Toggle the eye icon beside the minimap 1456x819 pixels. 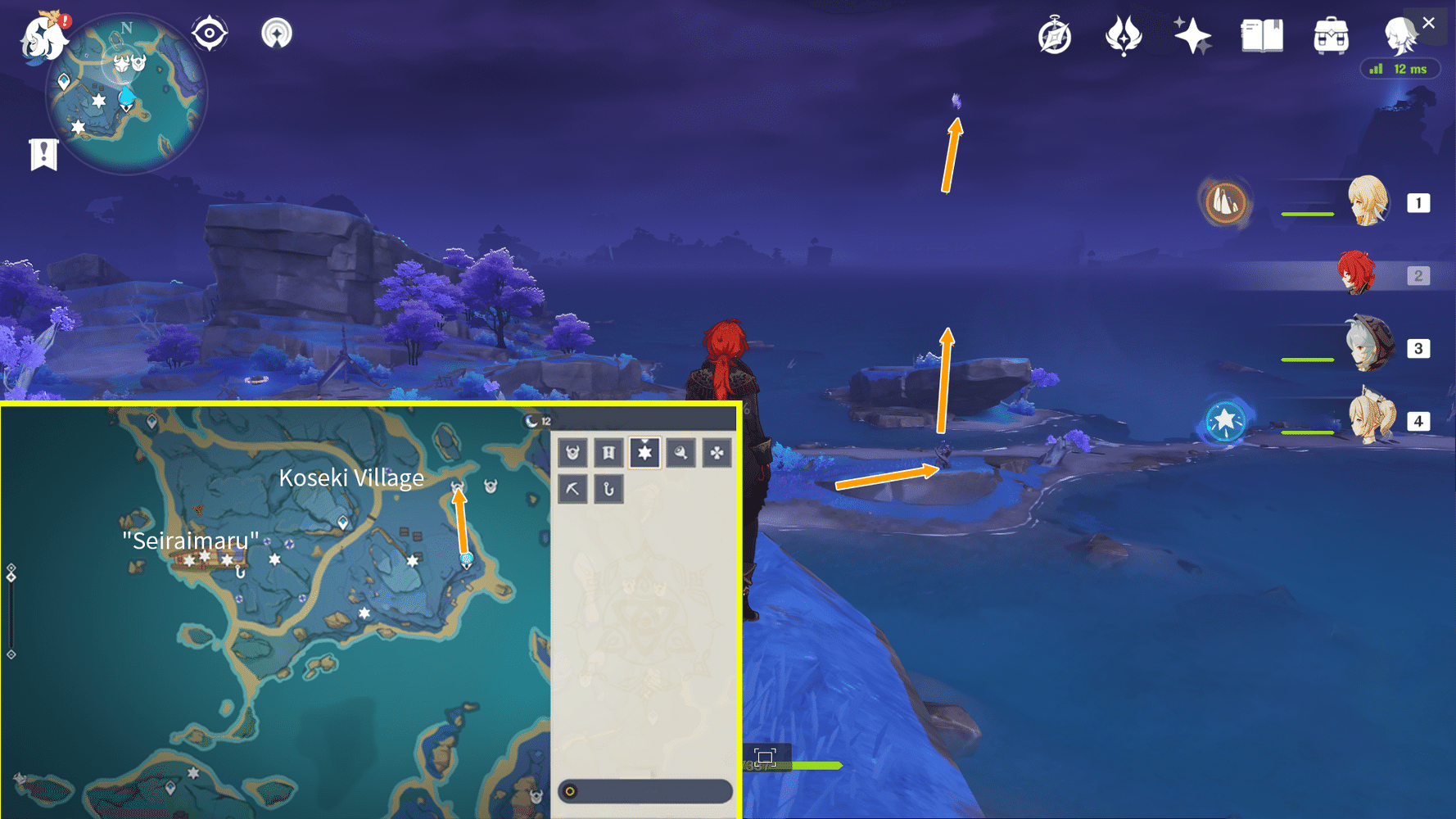[x=210, y=33]
